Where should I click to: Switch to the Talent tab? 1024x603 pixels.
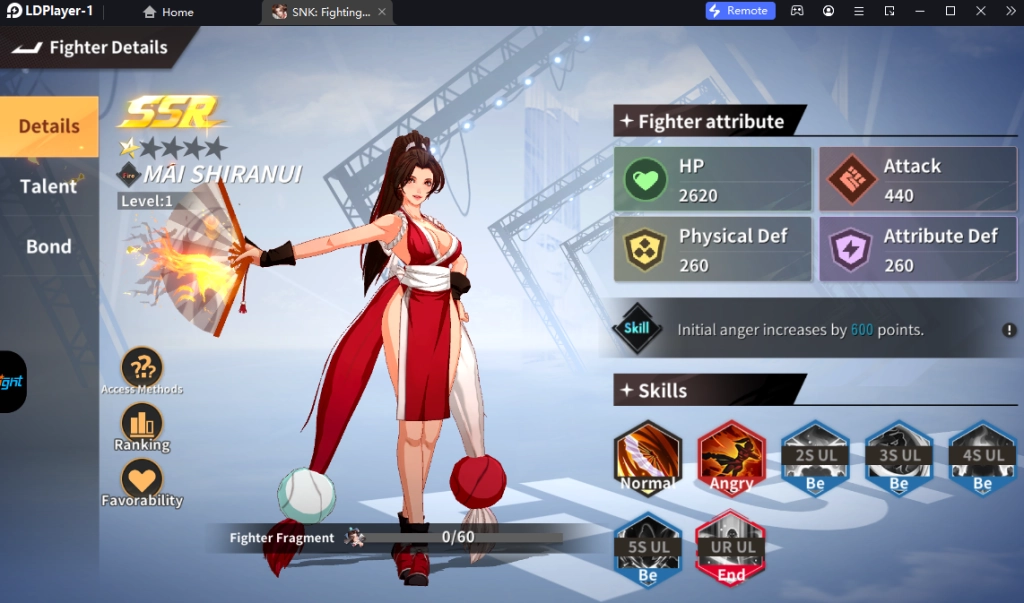pos(49,187)
